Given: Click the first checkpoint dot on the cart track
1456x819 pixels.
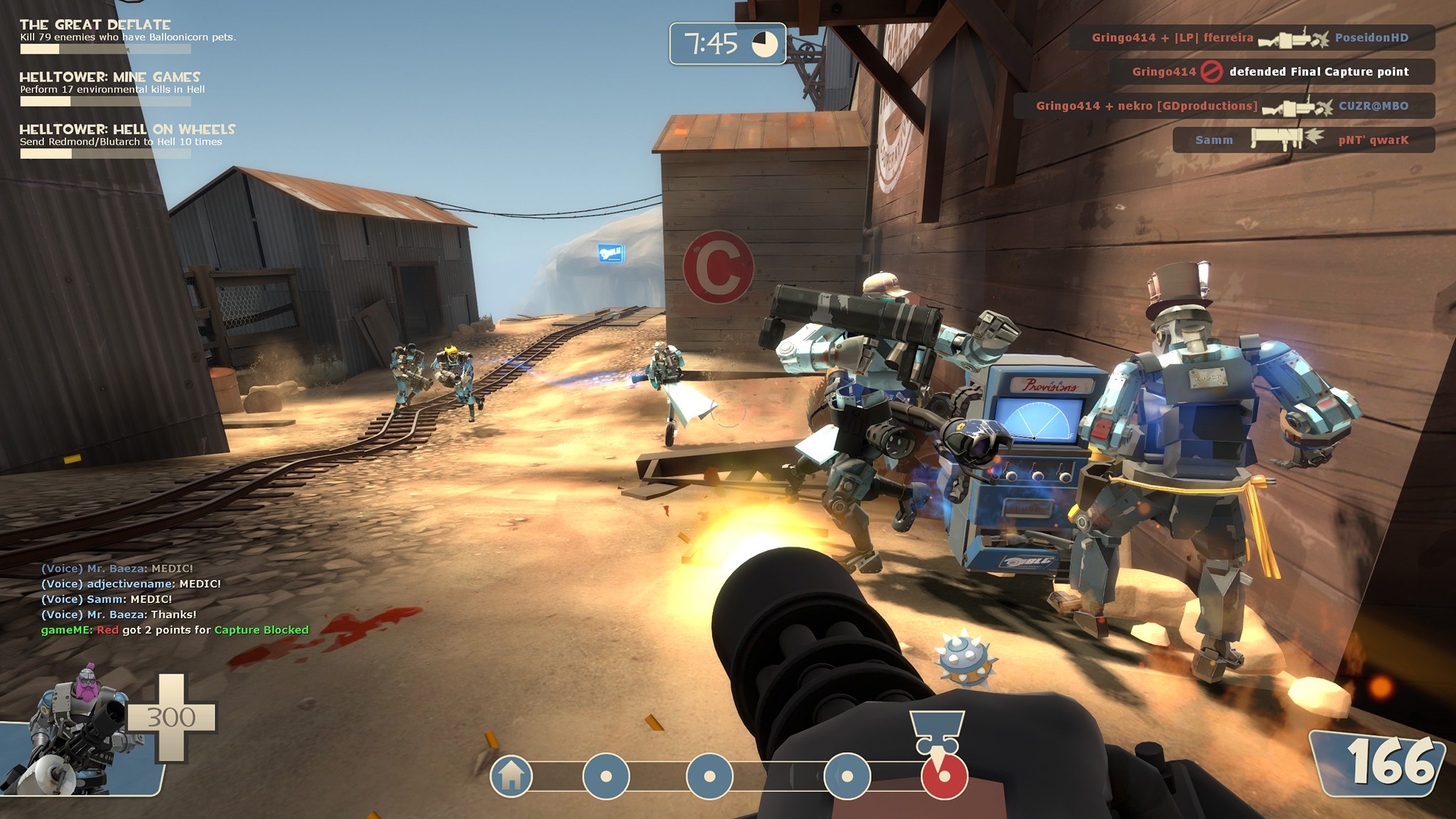Looking at the screenshot, I should (605, 776).
